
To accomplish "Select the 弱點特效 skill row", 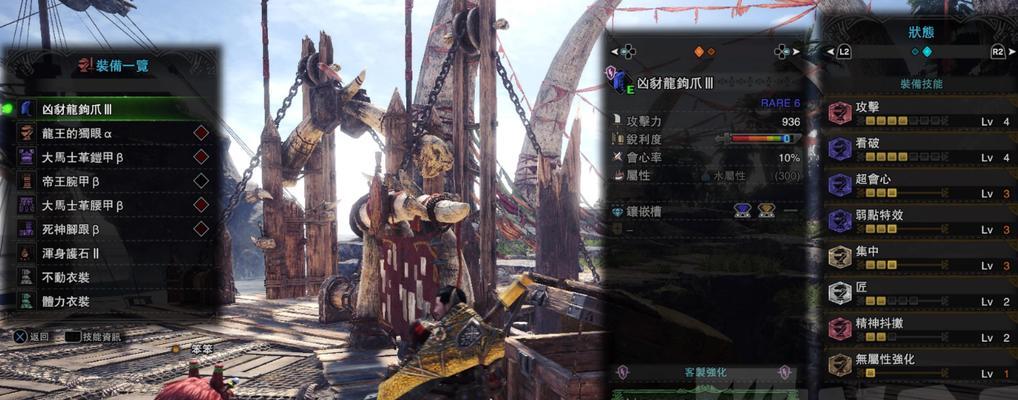I will (920, 221).
